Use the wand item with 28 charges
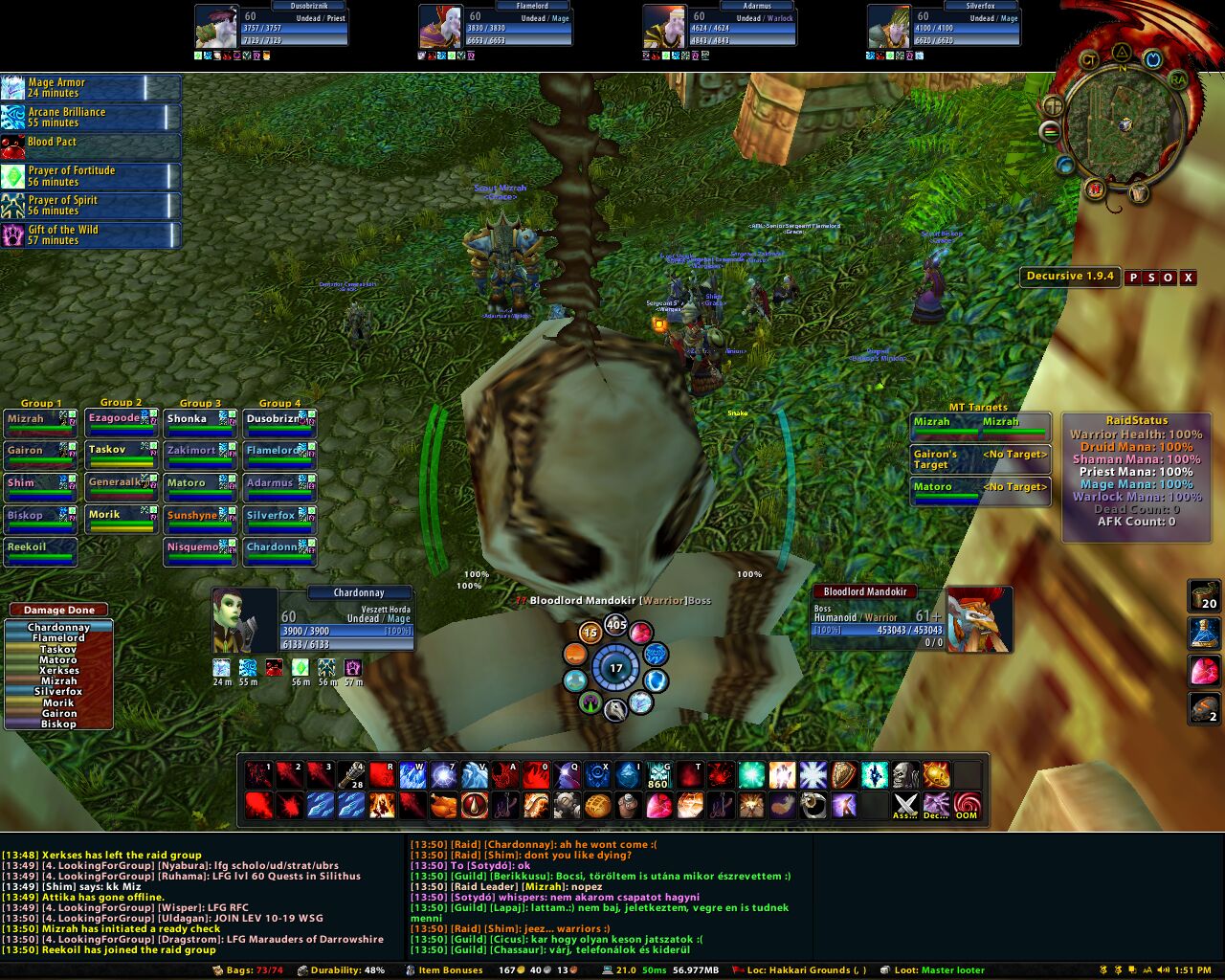The image size is (1225, 980). tap(351, 774)
